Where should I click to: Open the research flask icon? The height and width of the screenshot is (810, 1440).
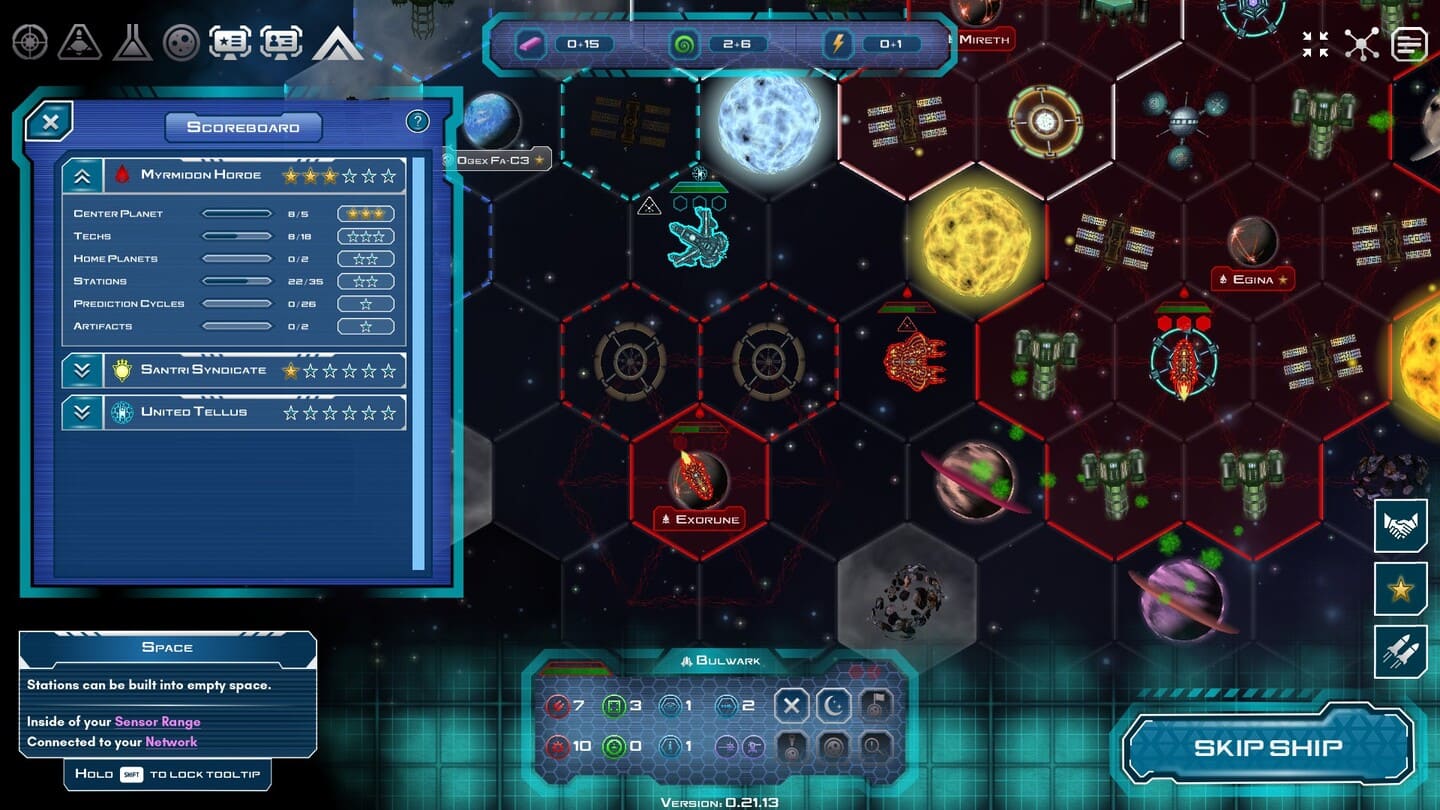point(131,42)
